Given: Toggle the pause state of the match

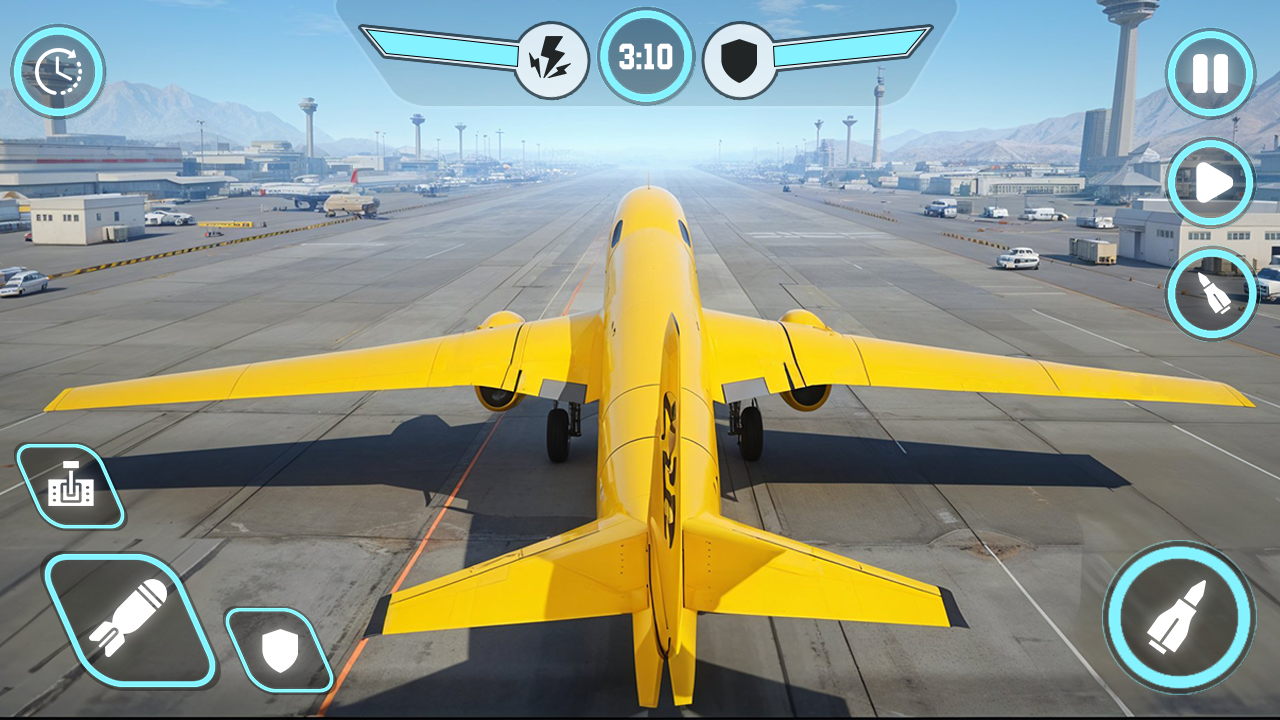Looking at the screenshot, I should pyautogui.click(x=1212, y=72).
